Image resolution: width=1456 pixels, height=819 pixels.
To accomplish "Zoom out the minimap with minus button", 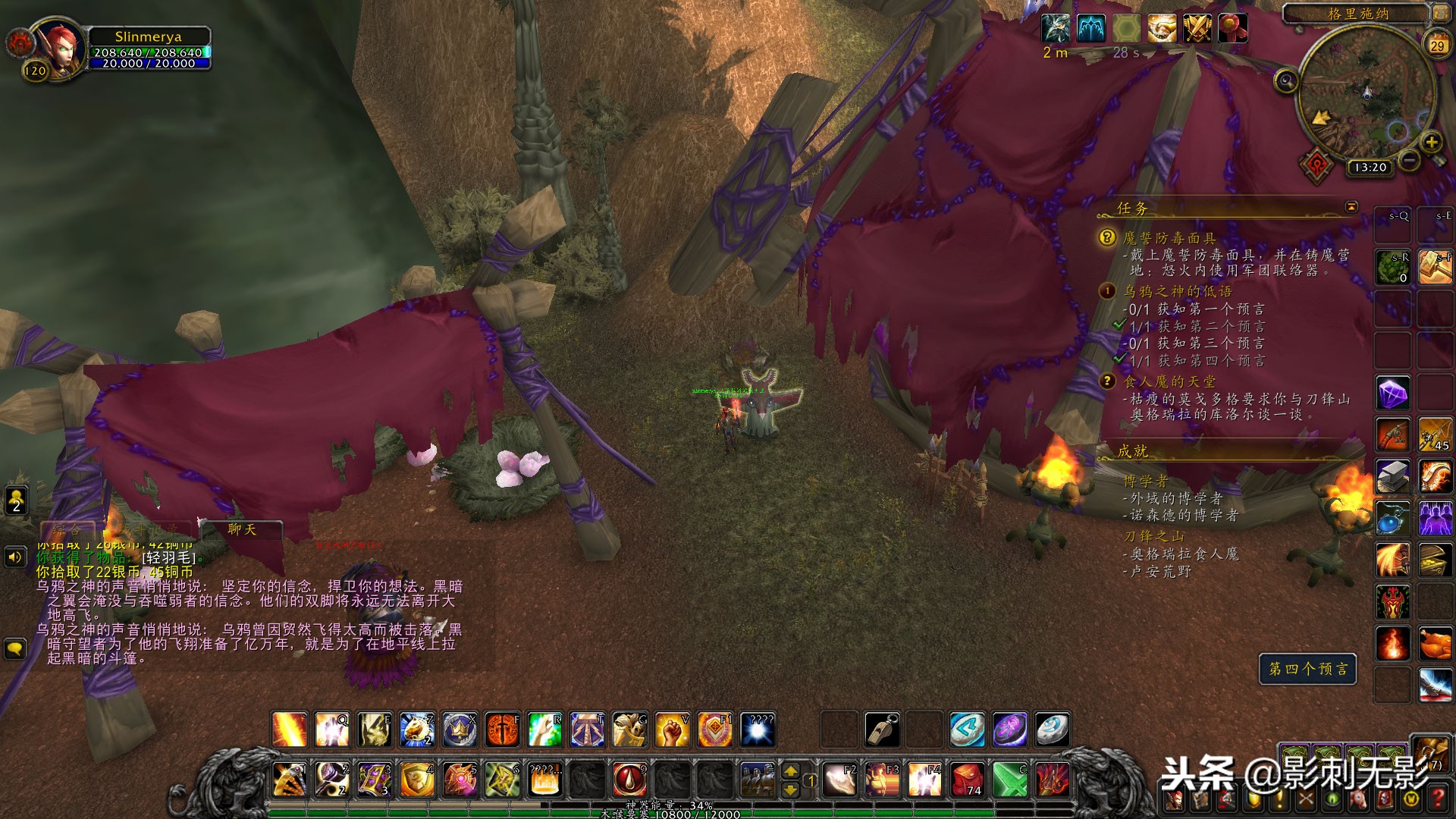I will pos(1409,160).
